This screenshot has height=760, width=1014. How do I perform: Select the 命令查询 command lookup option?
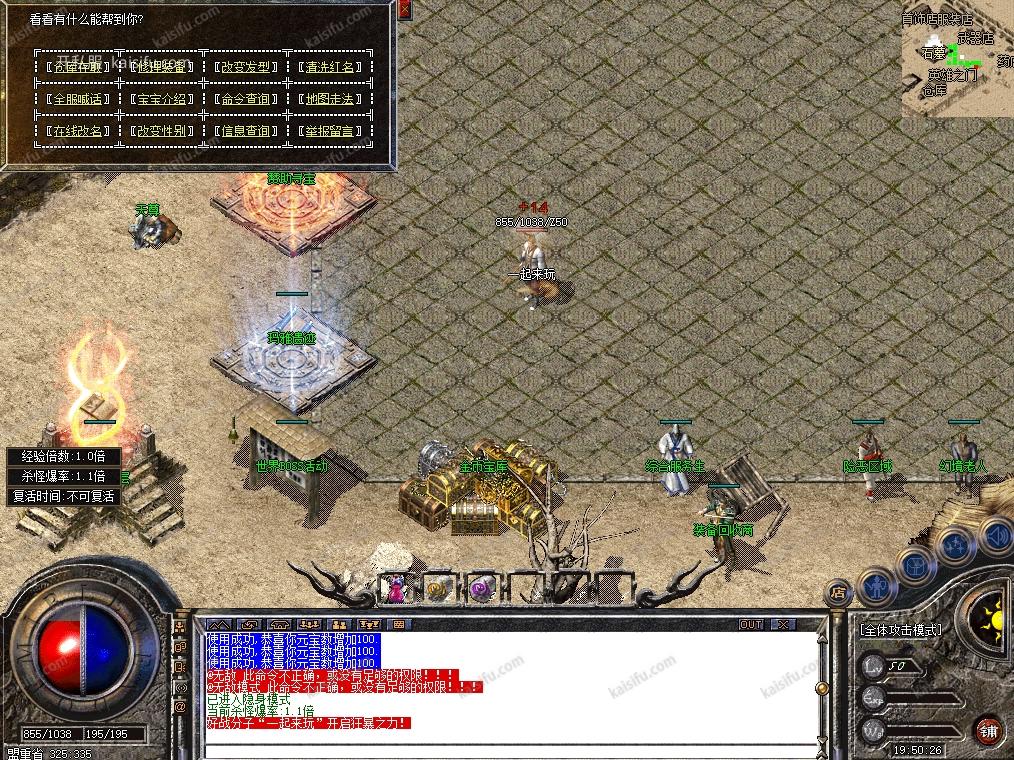[x=245, y=99]
